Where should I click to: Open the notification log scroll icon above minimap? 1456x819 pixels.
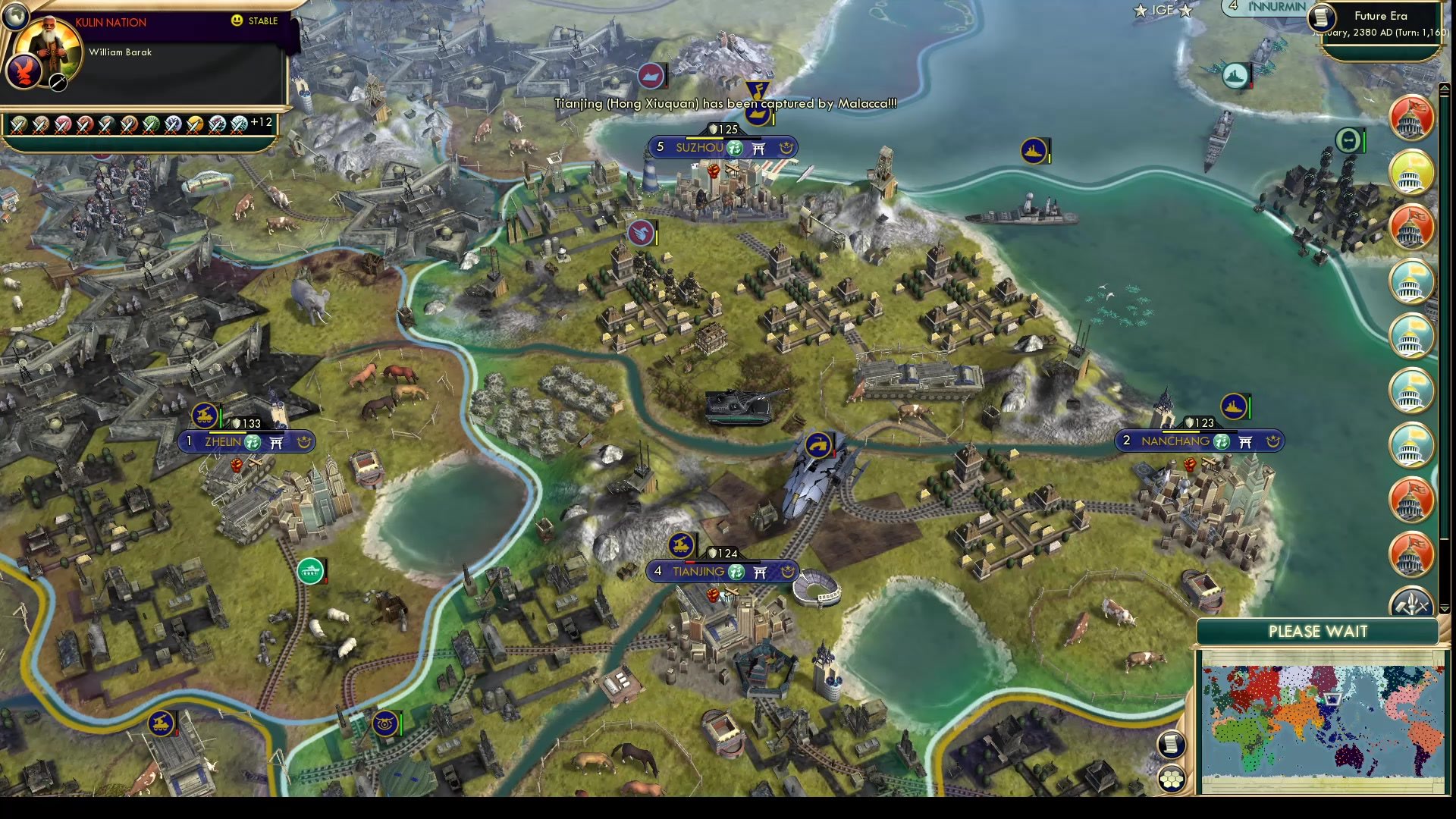tap(1171, 745)
